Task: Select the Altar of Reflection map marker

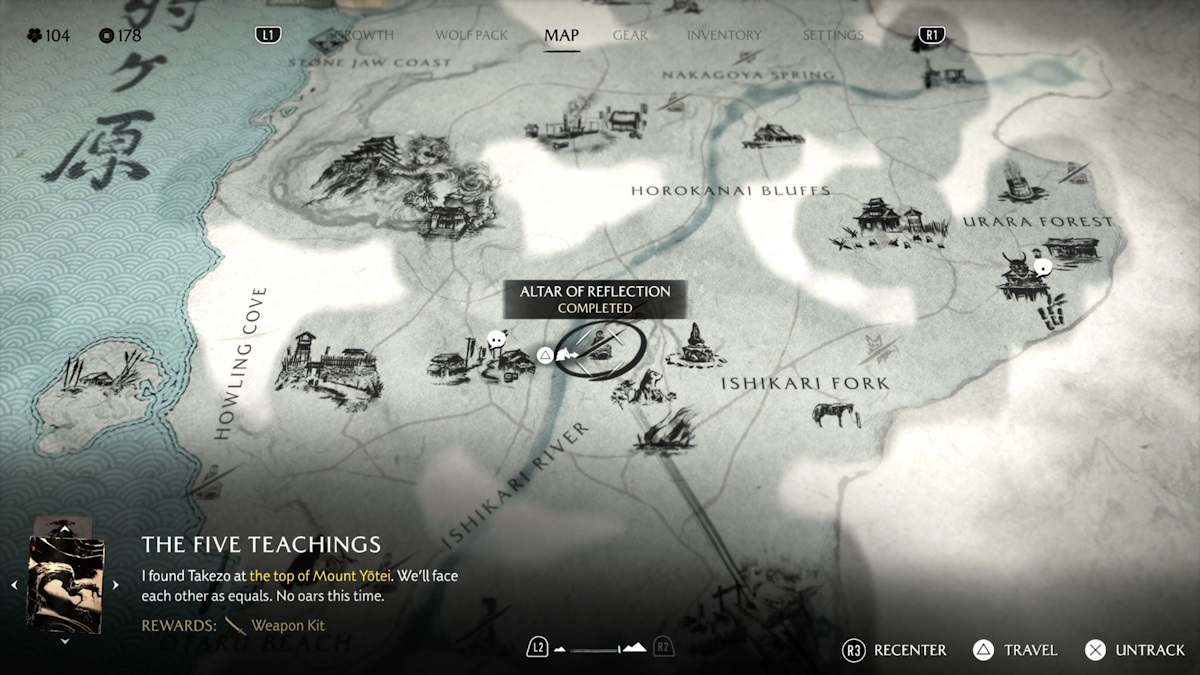Action: [599, 350]
